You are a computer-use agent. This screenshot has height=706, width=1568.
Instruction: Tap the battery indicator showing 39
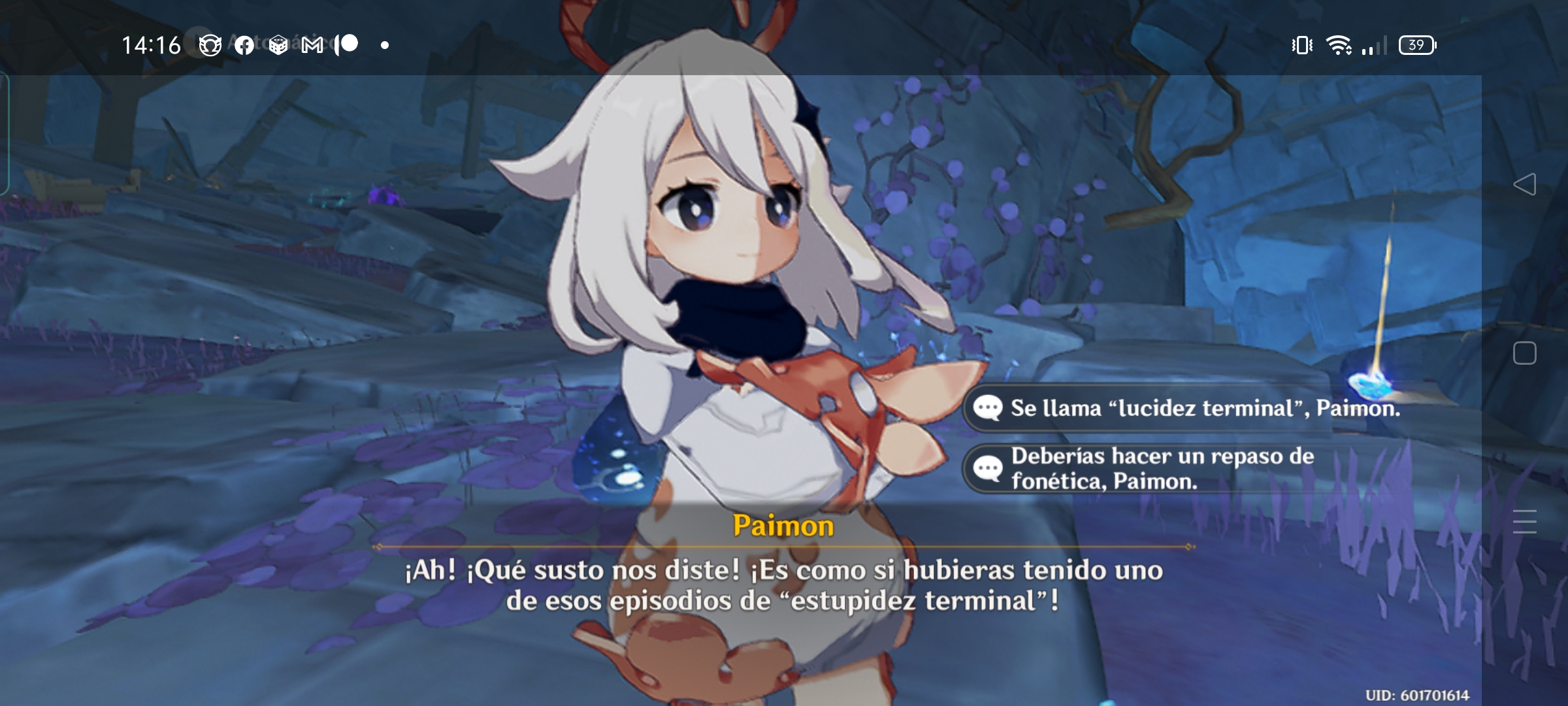pos(1416,44)
